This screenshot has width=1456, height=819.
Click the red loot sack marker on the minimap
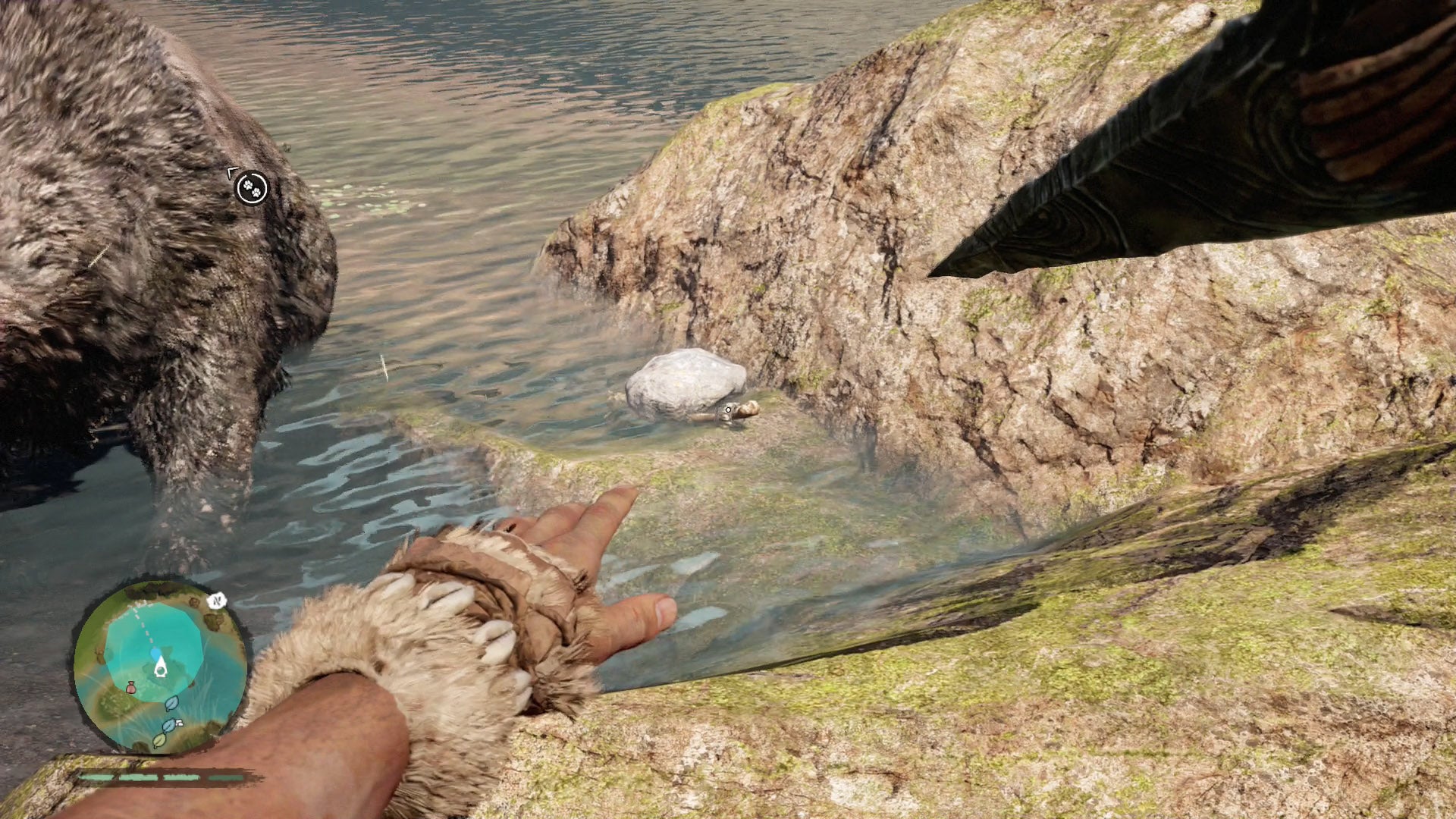coord(131,686)
